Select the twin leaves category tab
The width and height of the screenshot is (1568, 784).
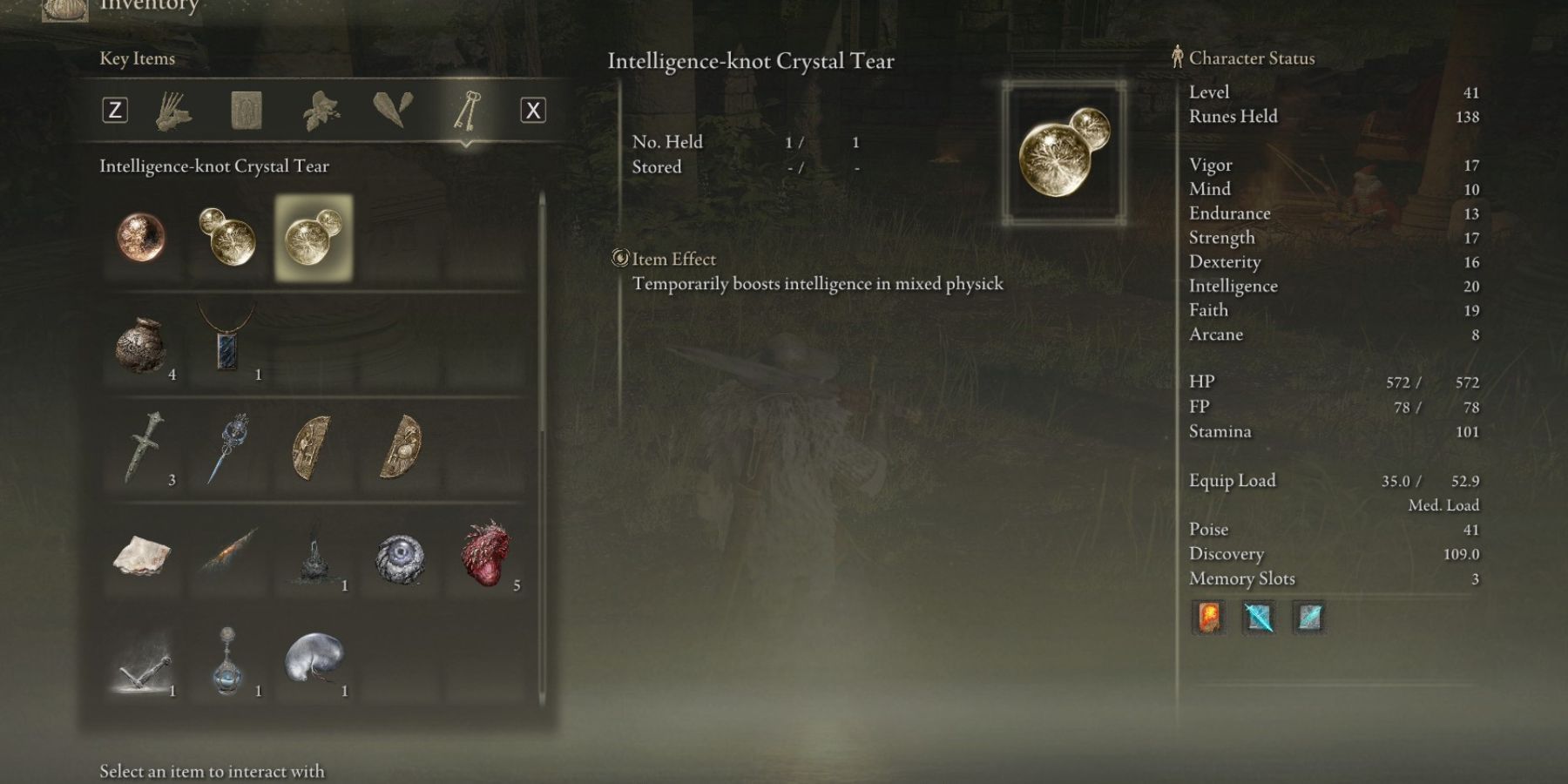point(392,111)
